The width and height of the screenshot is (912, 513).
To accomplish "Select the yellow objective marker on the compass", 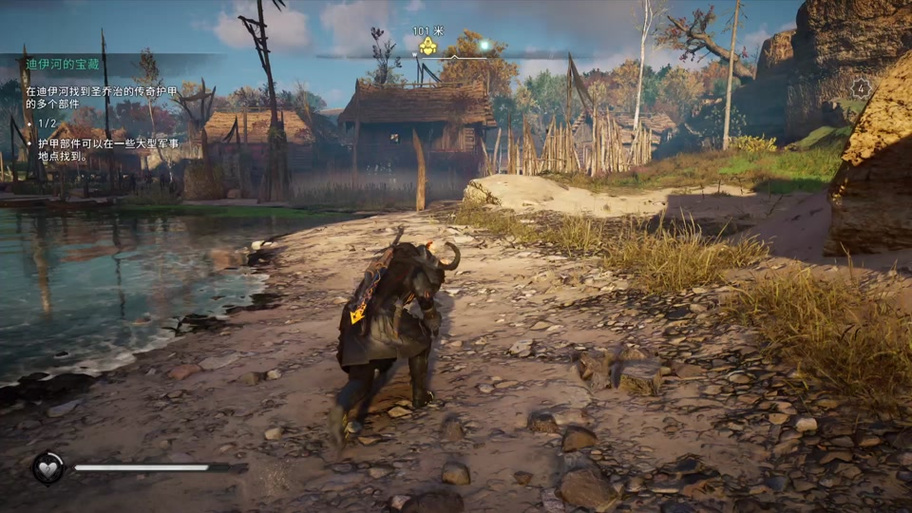I will point(427,46).
